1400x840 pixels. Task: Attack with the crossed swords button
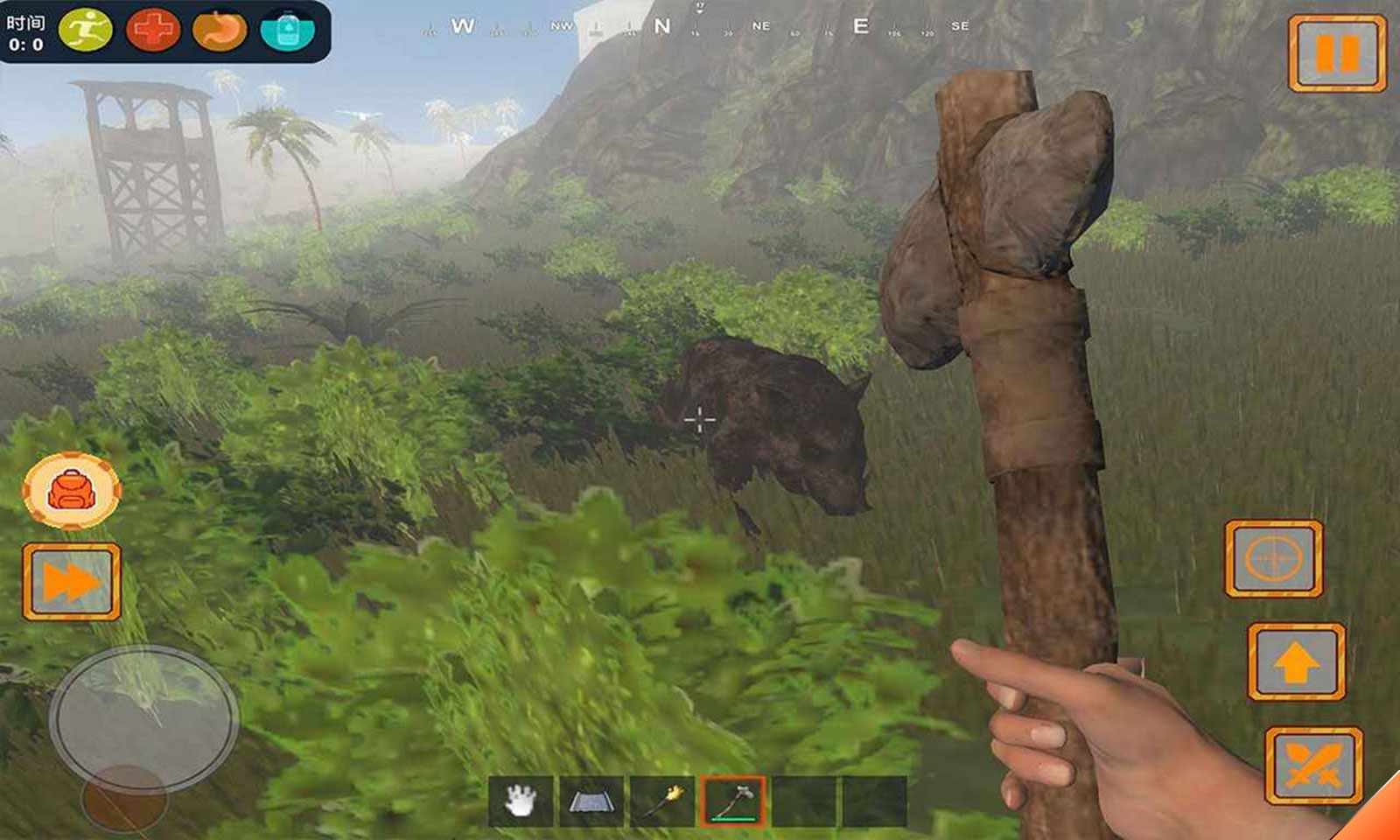1313,766
